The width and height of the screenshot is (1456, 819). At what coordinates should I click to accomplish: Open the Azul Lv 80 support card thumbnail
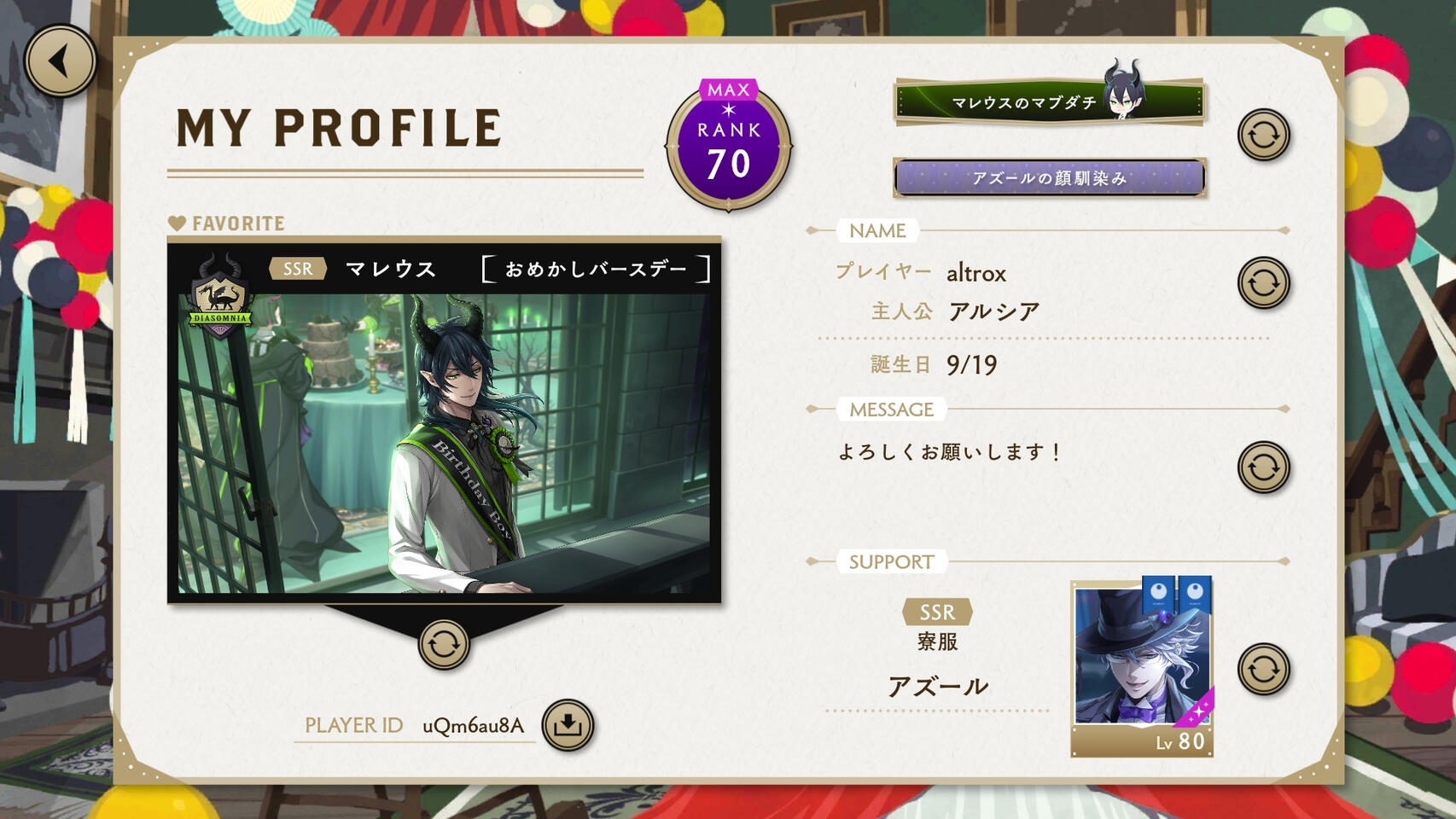click(1142, 667)
